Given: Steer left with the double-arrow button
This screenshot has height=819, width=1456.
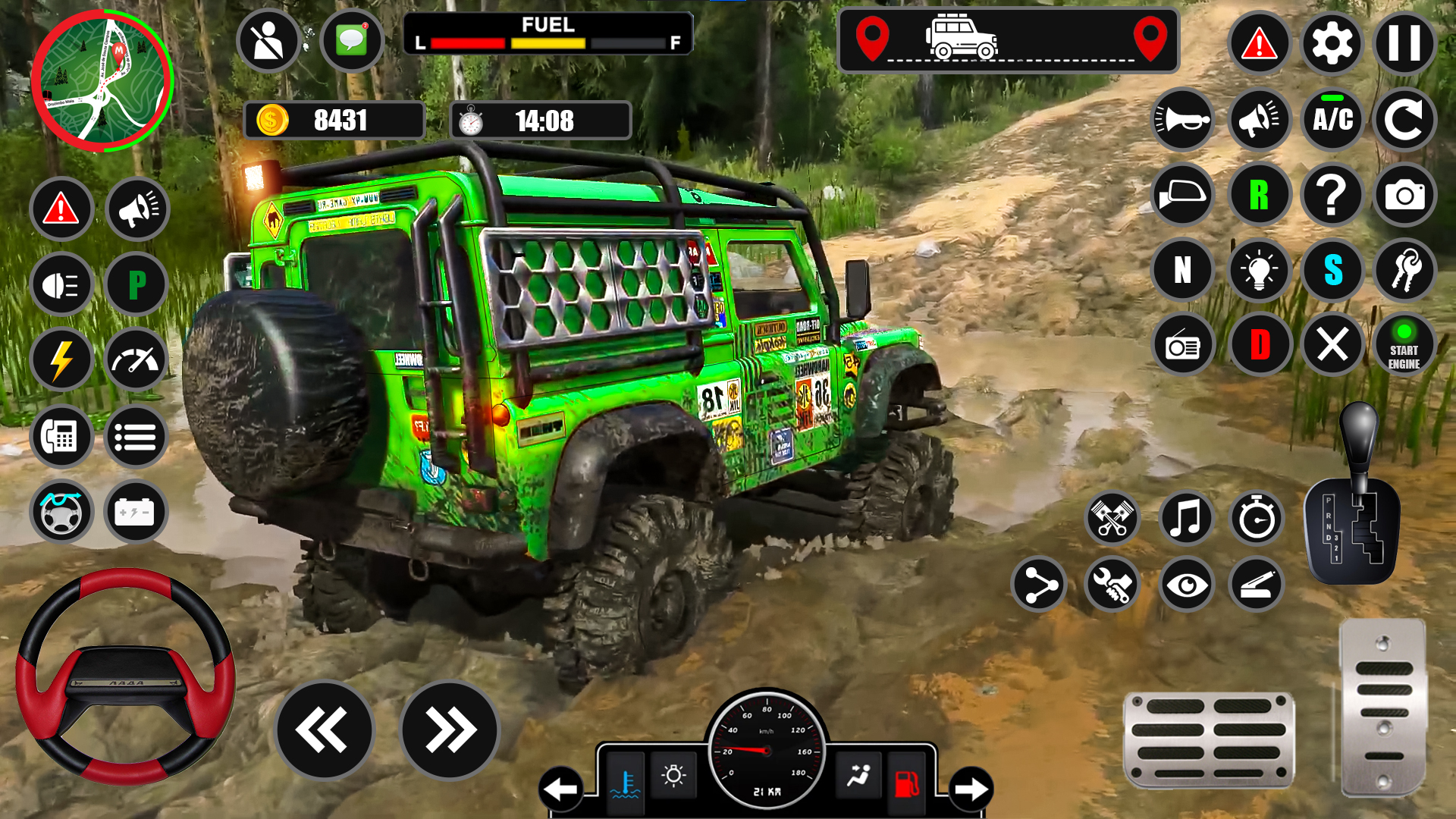Looking at the screenshot, I should [x=324, y=730].
